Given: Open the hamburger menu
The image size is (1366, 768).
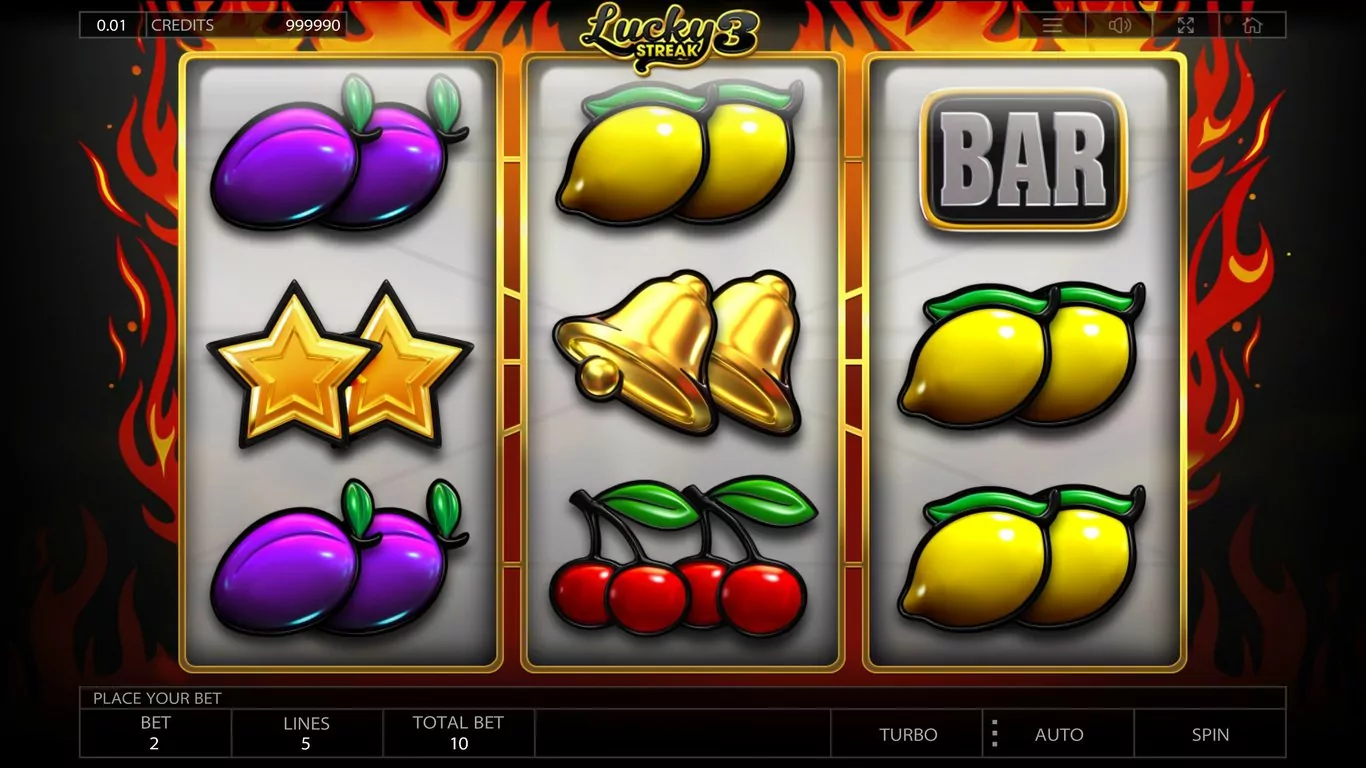Looking at the screenshot, I should pos(1052,25).
